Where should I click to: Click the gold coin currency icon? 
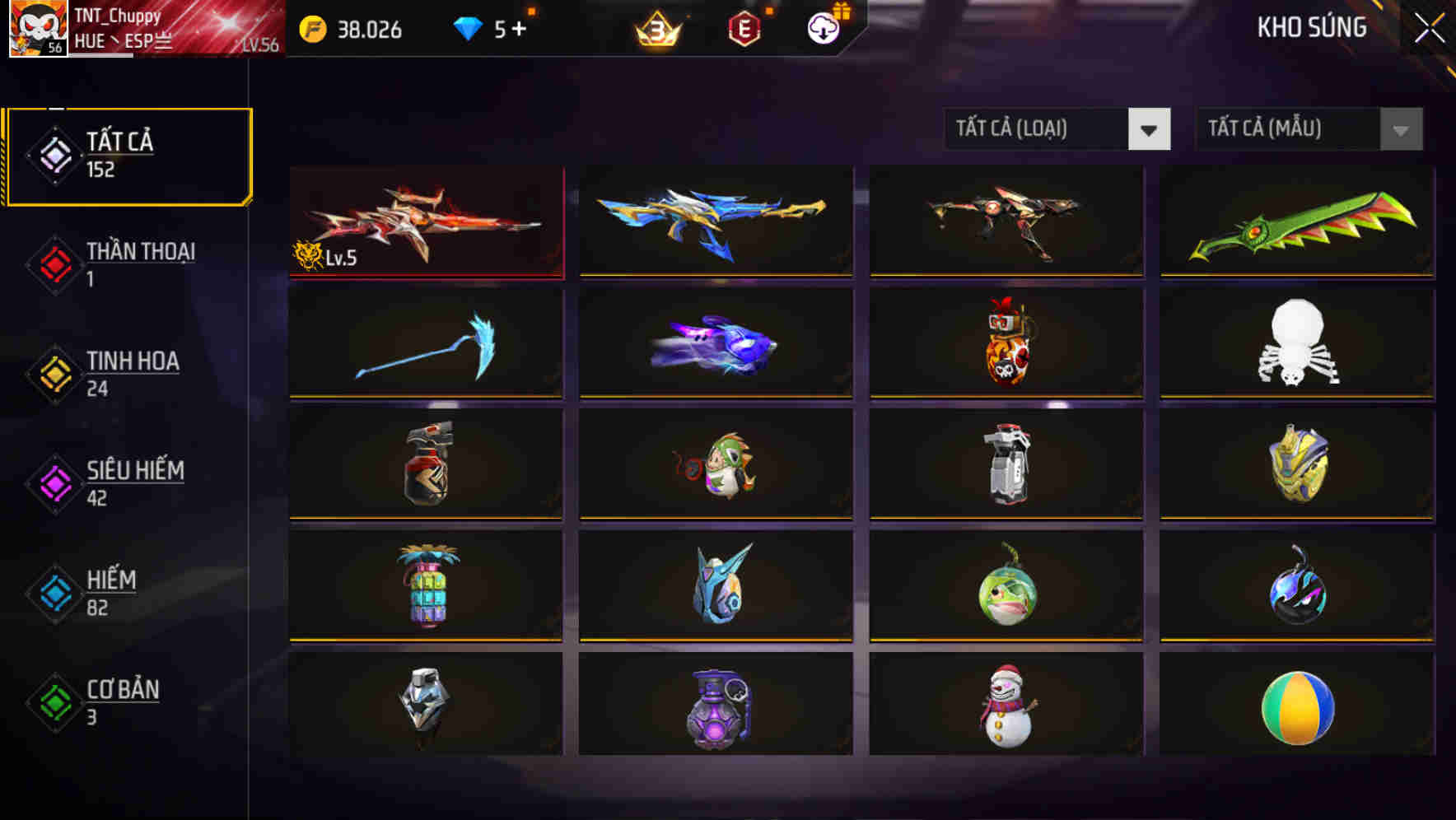(x=311, y=30)
